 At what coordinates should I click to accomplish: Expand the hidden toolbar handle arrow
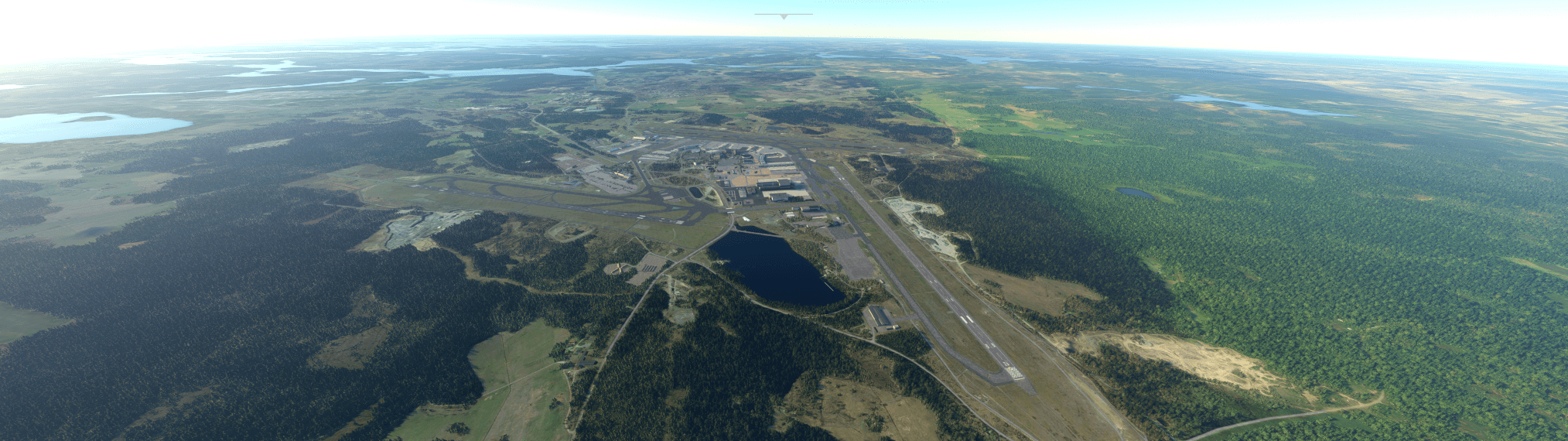tap(784, 15)
